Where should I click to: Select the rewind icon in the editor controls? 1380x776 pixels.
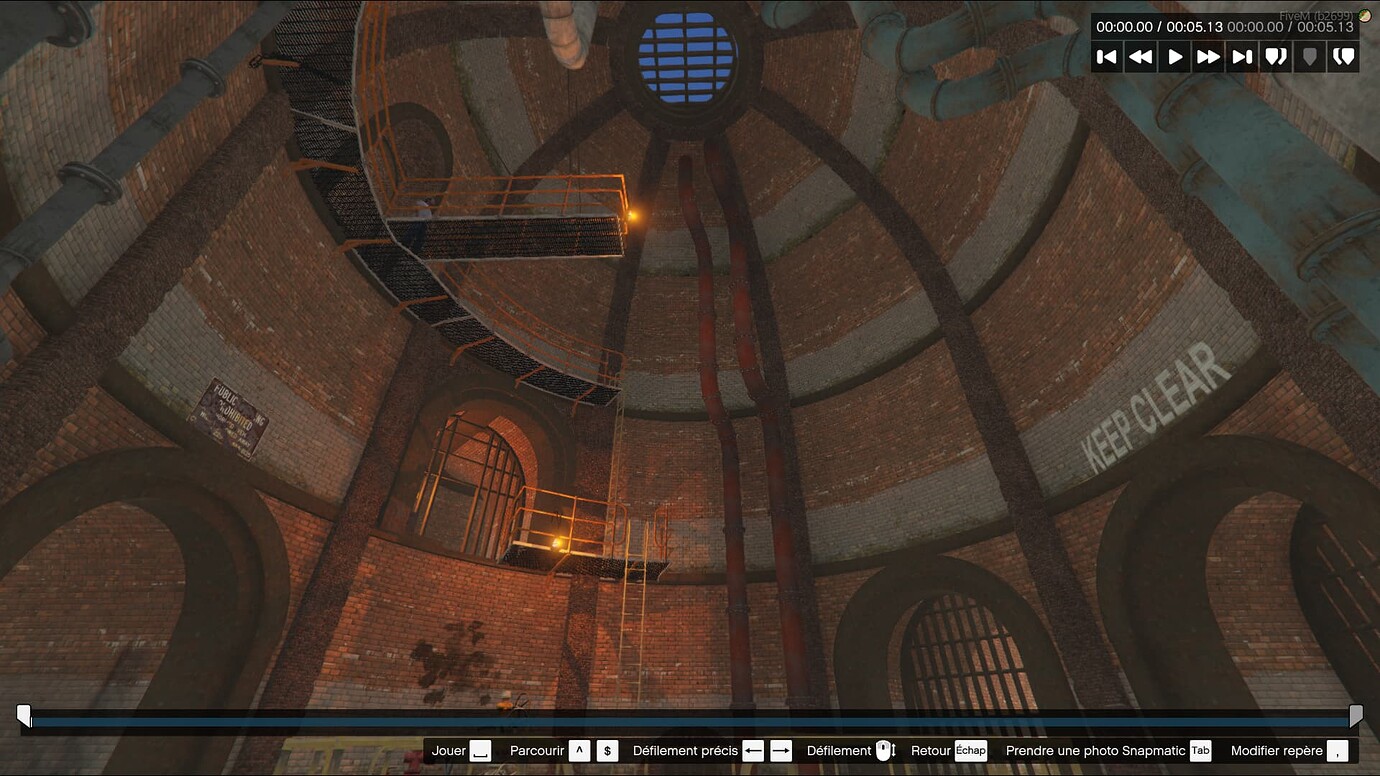pos(1140,57)
